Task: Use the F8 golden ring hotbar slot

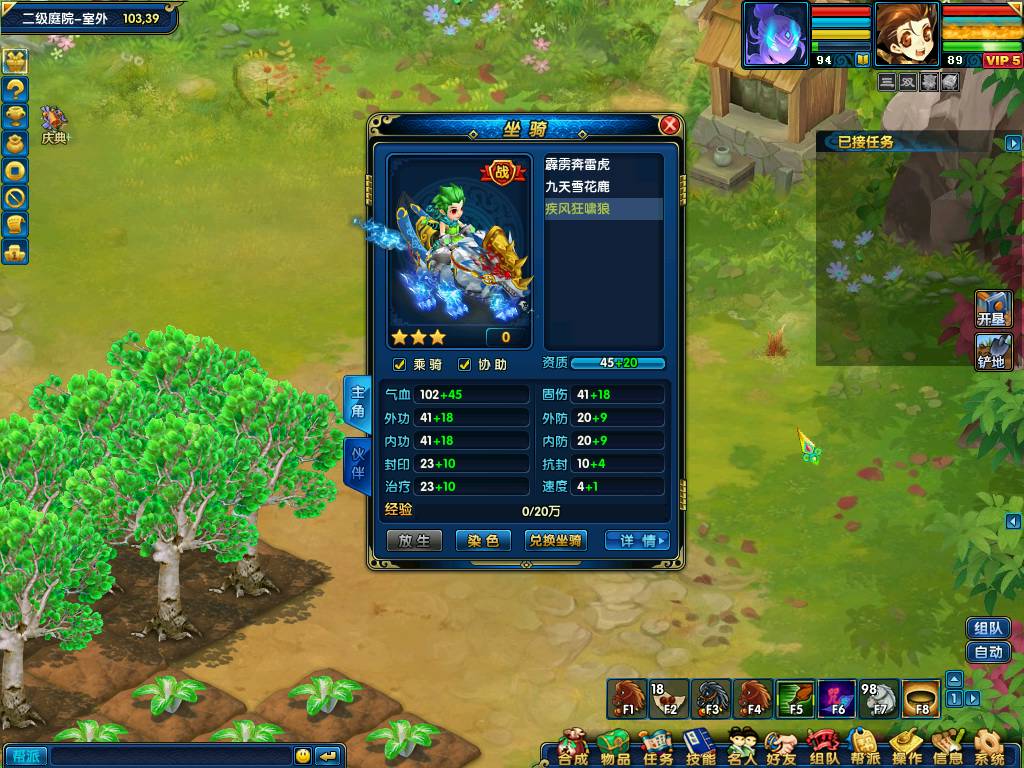Action: coord(921,698)
